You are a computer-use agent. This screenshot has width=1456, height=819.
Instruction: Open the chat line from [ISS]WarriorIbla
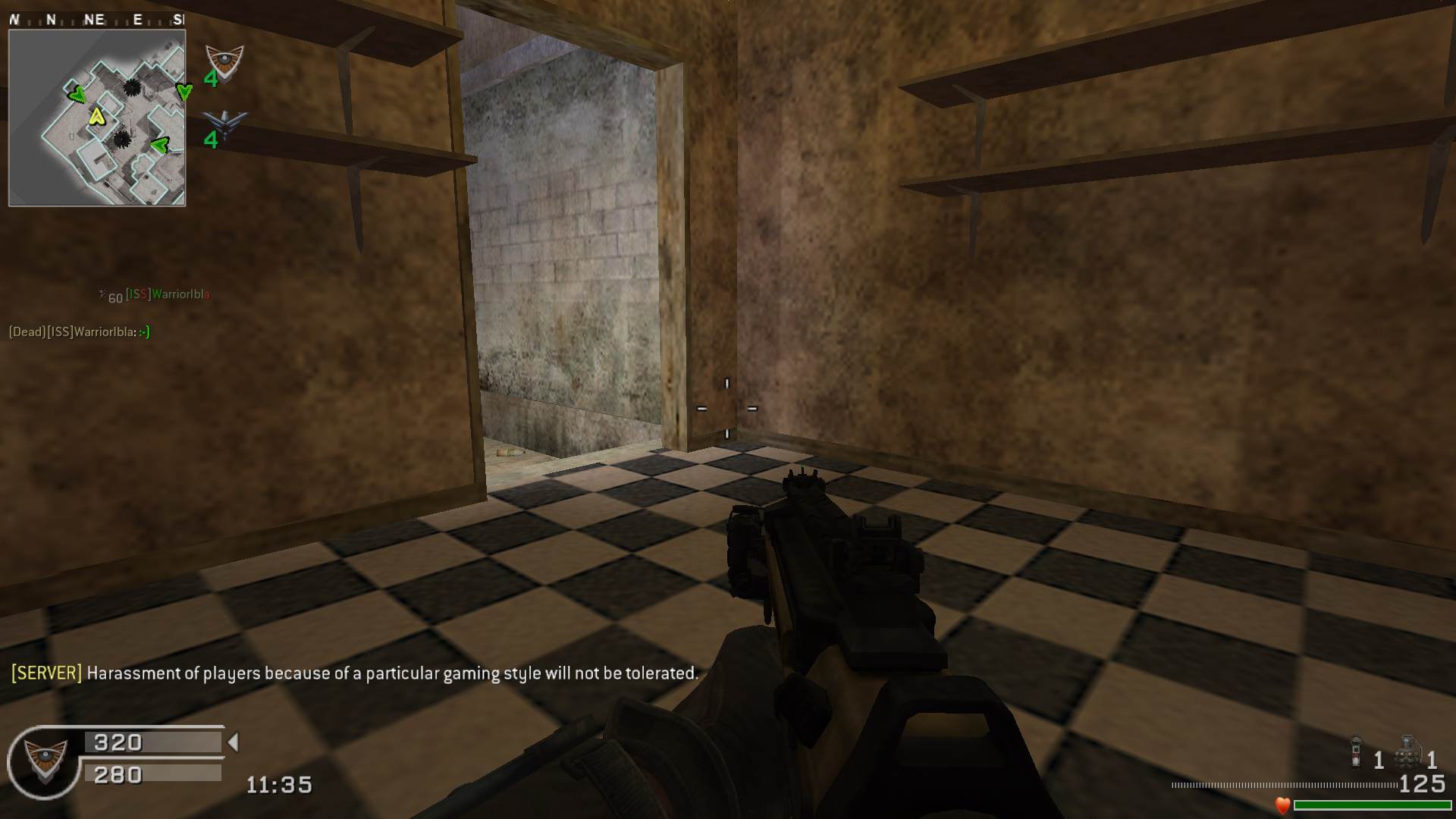coord(80,332)
